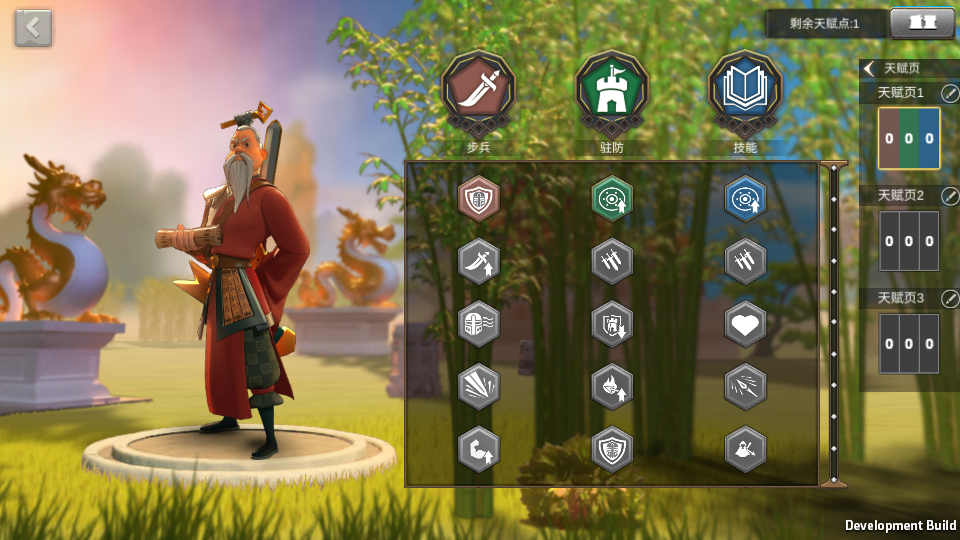The image size is (960, 540).
Task: Click the knight helmet talent node
Action: click(478, 324)
